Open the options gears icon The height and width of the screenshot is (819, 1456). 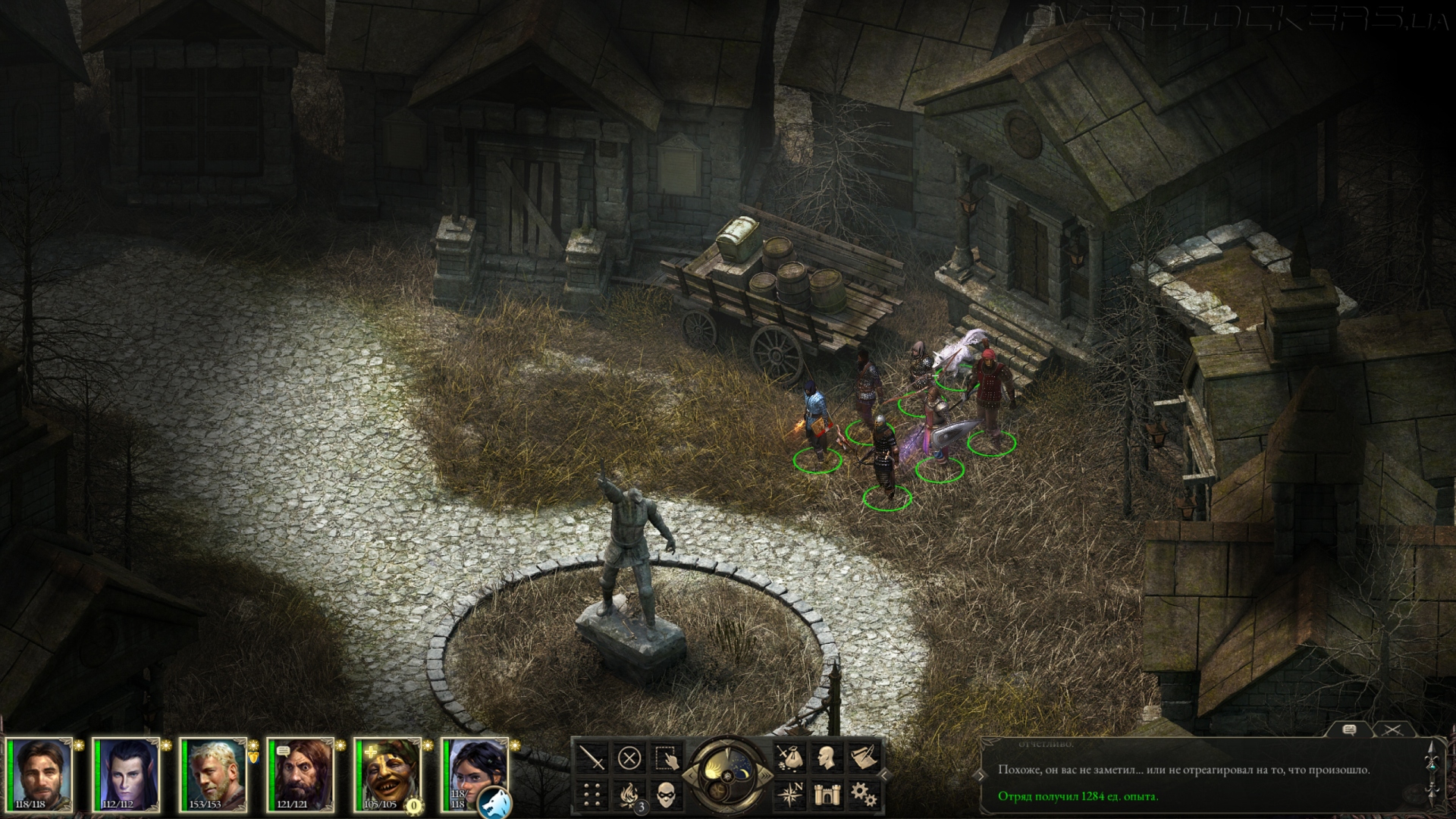point(863,794)
